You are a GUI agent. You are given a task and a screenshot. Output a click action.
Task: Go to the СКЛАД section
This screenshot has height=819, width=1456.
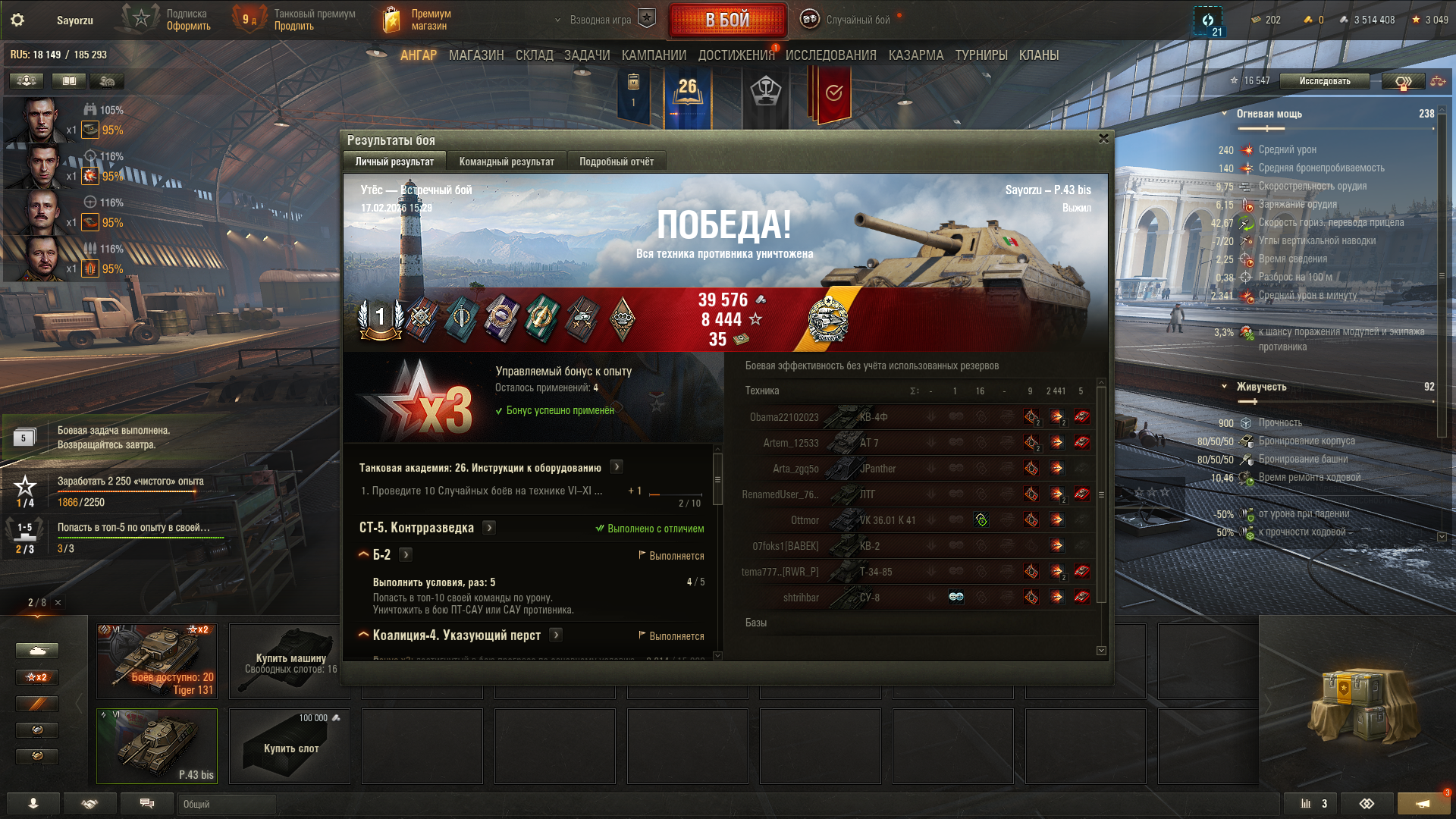coord(534,55)
